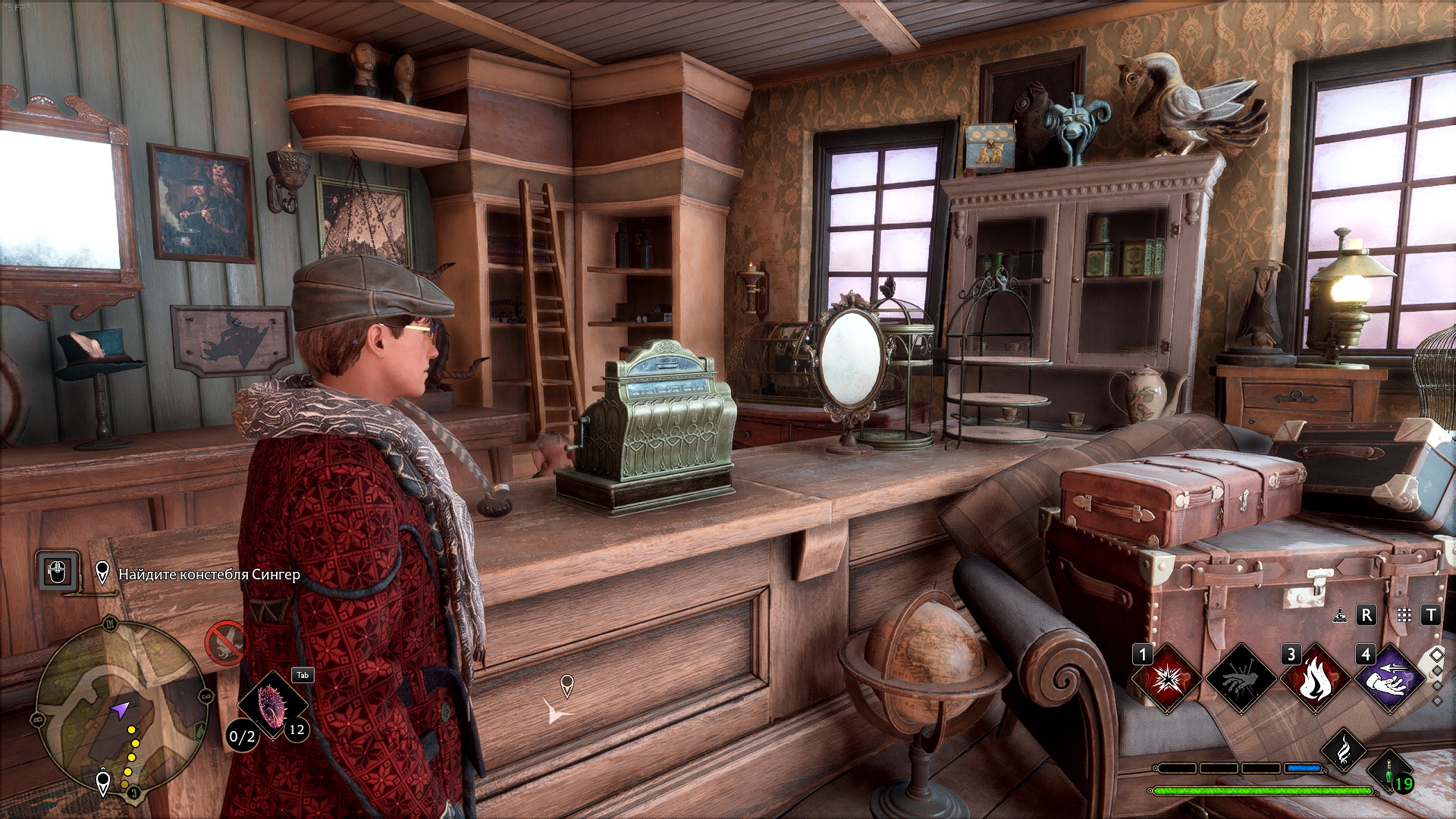Click the quest objective "Найдите констебля Сингер"
This screenshot has height=819, width=1456.
209,575
